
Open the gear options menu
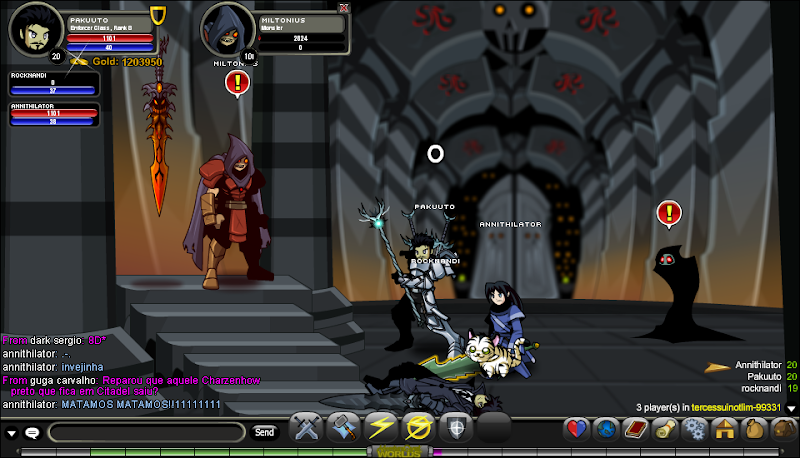(692, 430)
